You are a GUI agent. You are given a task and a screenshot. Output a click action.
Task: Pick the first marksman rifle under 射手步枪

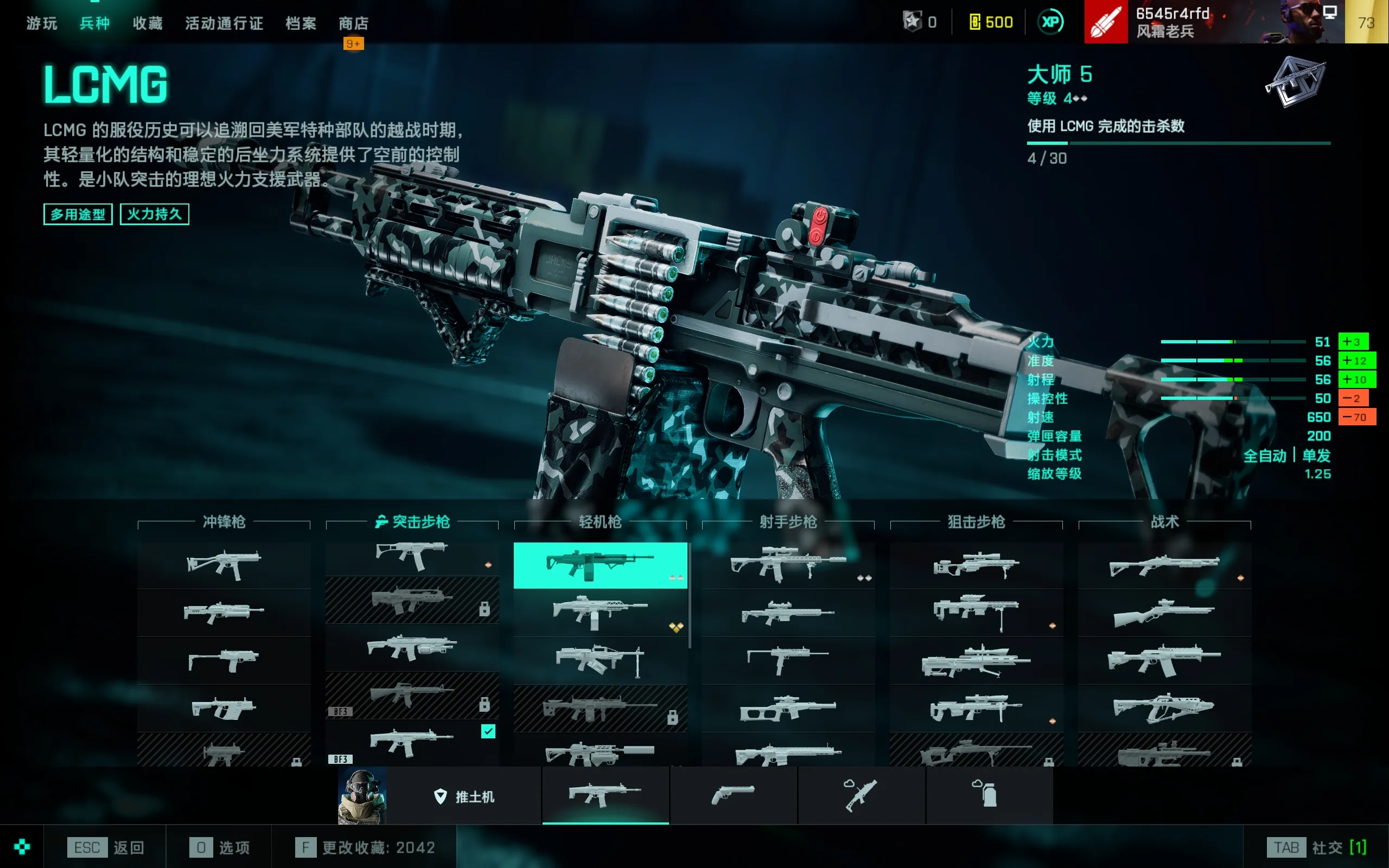pyautogui.click(x=787, y=565)
